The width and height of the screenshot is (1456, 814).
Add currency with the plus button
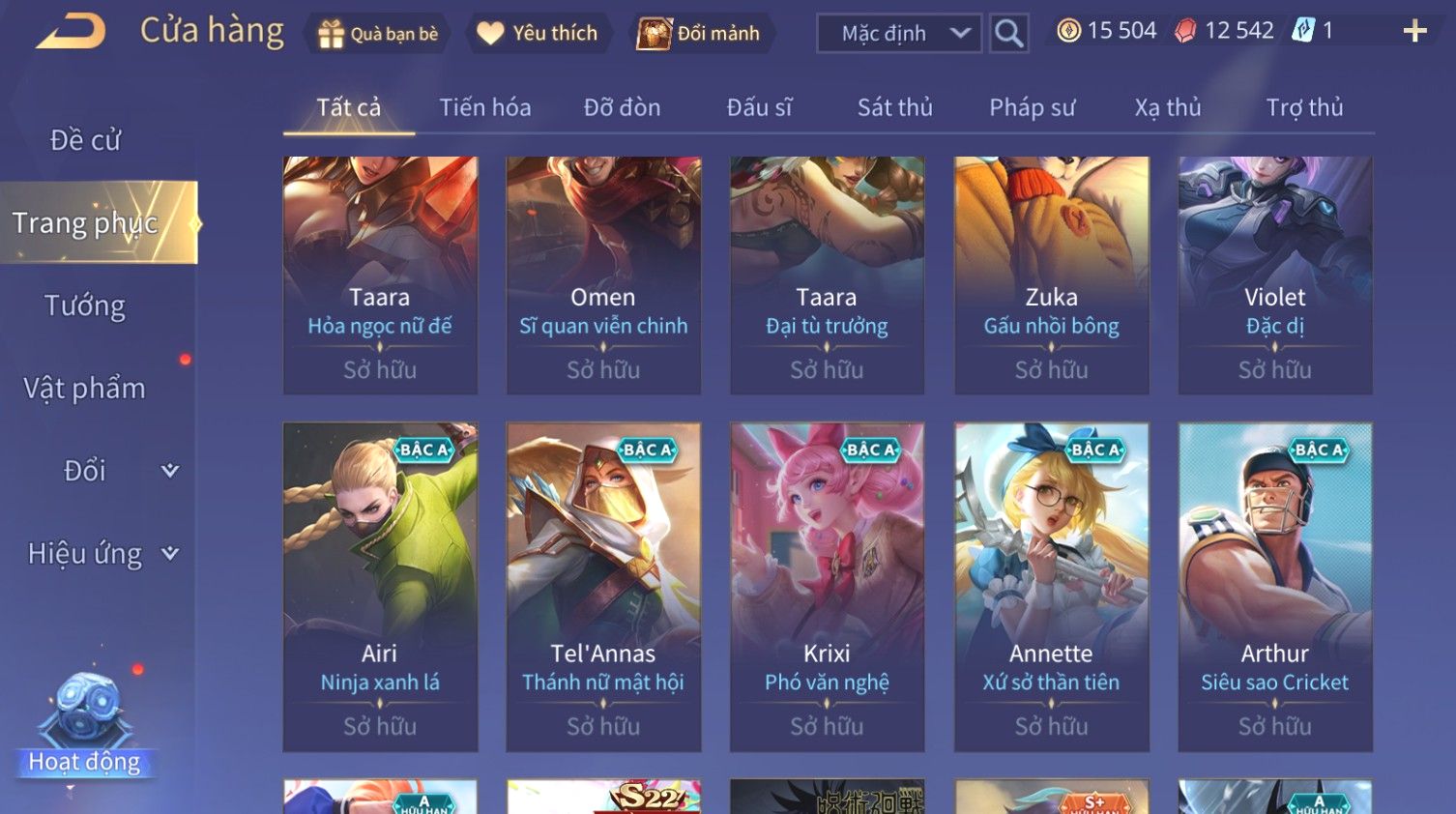pos(1414,32)
